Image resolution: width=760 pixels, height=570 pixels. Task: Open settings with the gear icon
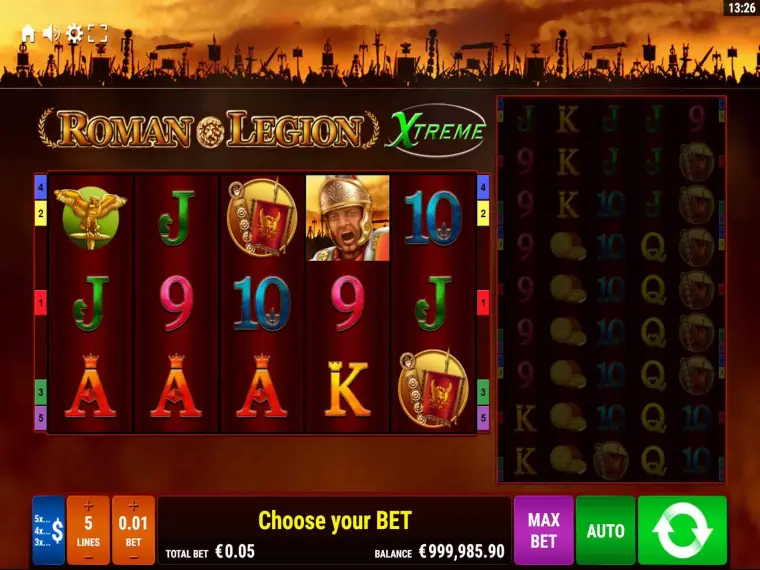tap(74, 33)
